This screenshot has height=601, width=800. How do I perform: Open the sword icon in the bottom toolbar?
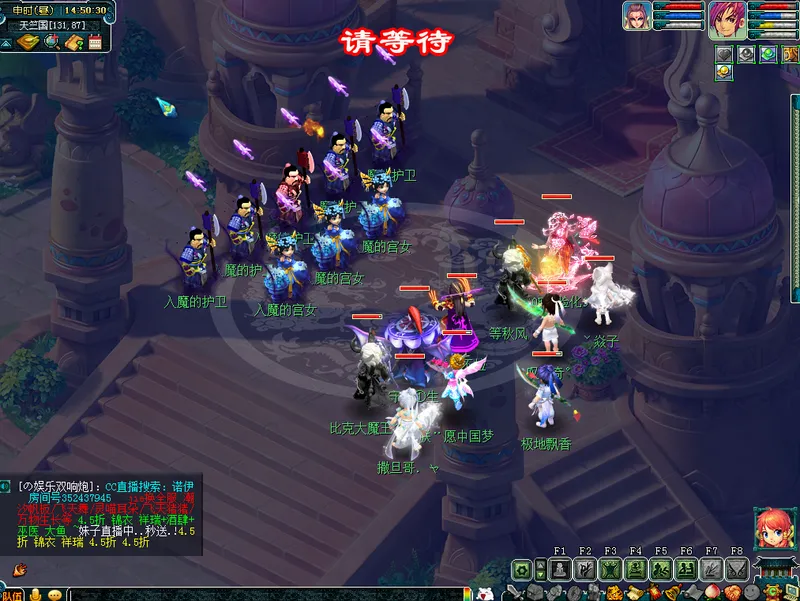pos(512,593)
